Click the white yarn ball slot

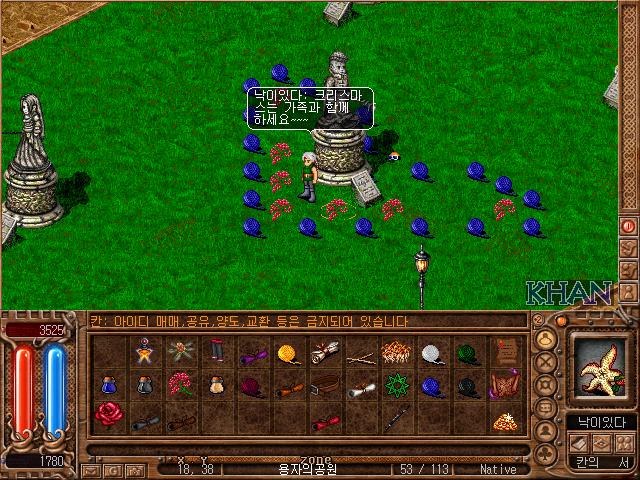(x=430, y=353)
